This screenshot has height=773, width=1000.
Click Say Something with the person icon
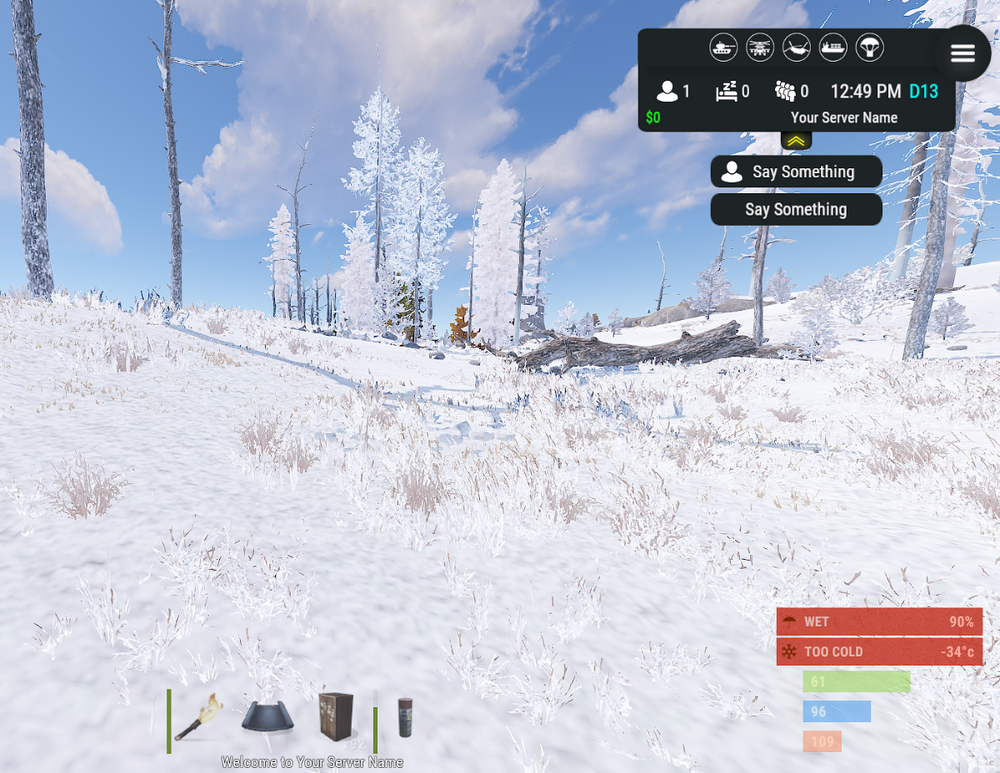click(x=796, y=172)
